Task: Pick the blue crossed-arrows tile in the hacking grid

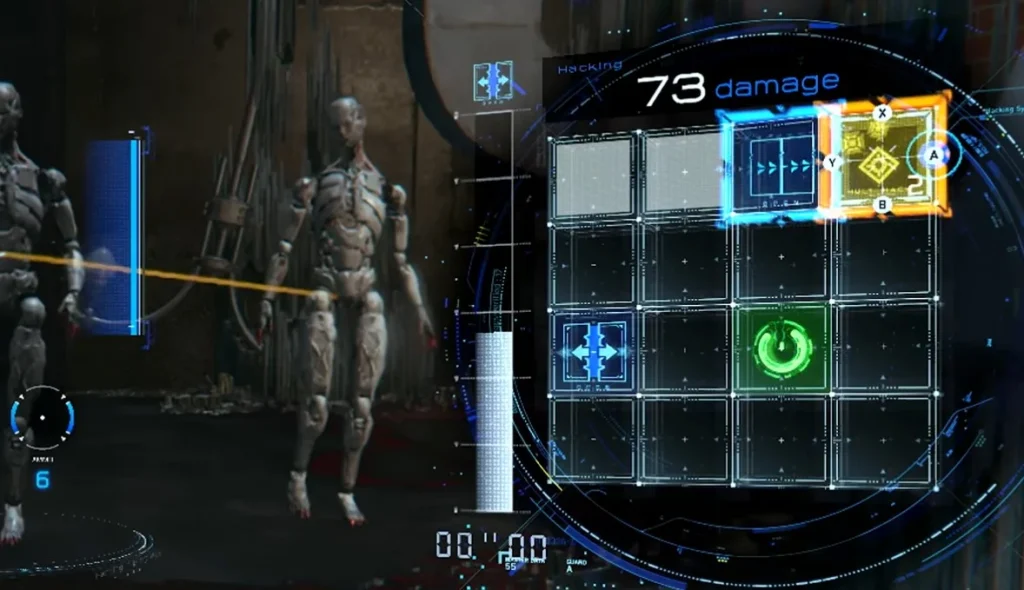Action: tap(596, 350)
